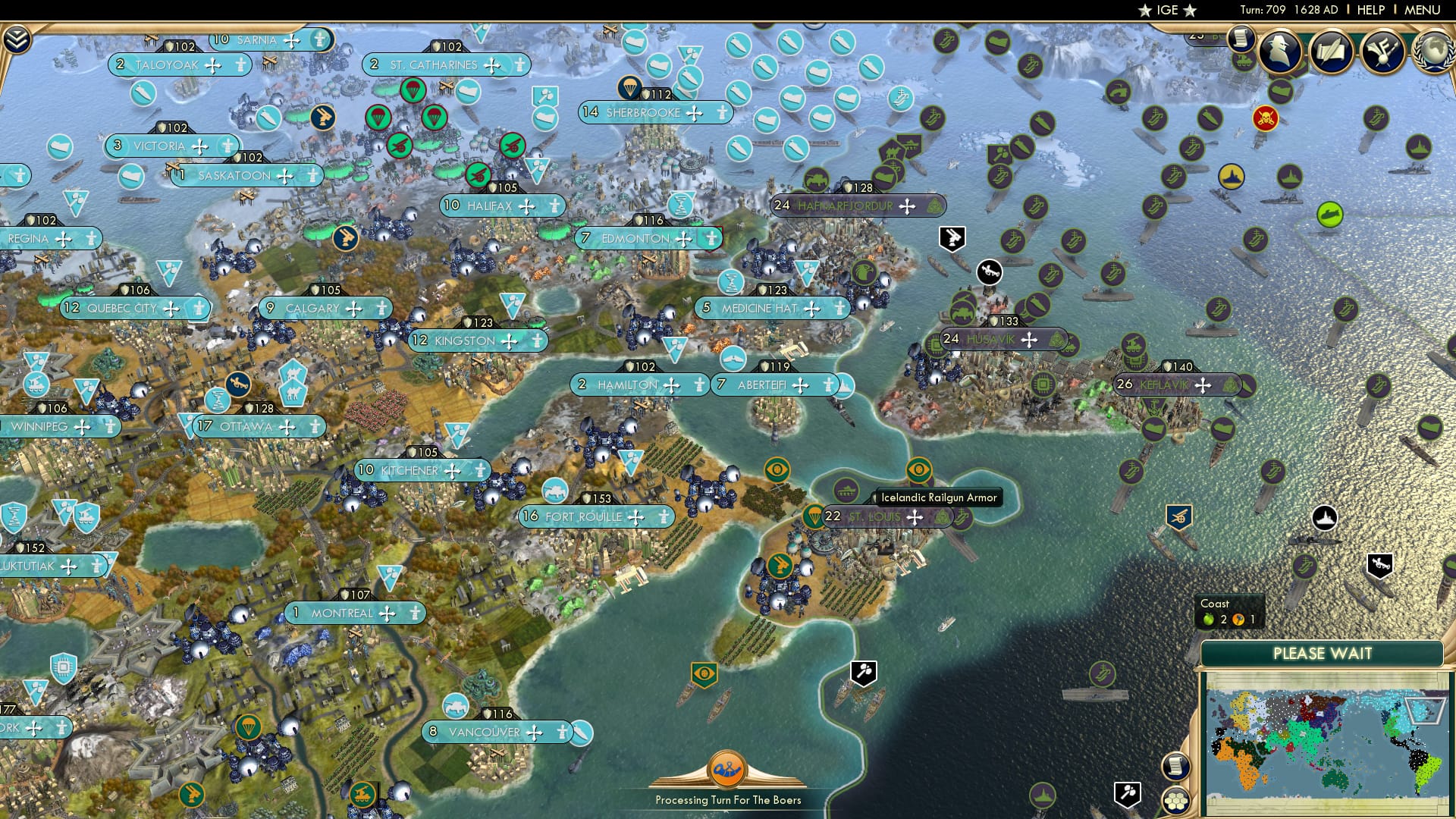Click the growth icon on Ottawa's city banner
This screenshot has width=1456, height=819.
206,427
